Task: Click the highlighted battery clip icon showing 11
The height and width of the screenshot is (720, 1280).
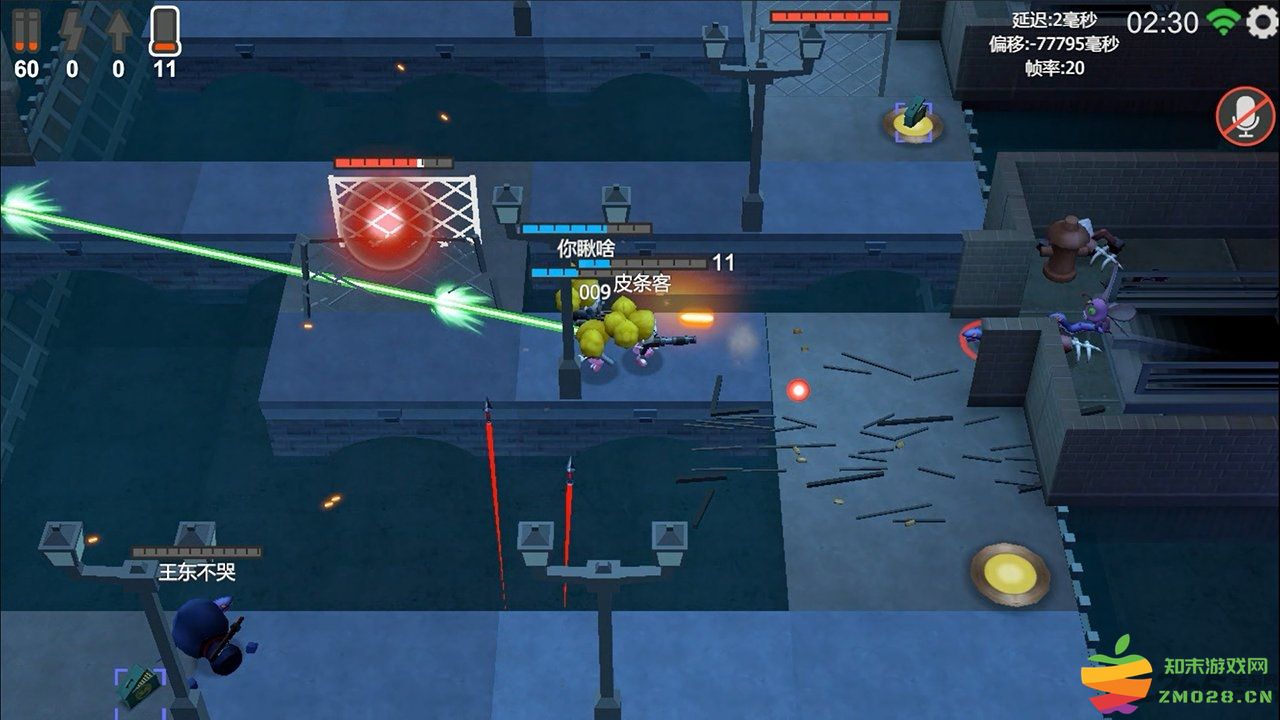Action: pyautogui.click(x=163, y=32)
